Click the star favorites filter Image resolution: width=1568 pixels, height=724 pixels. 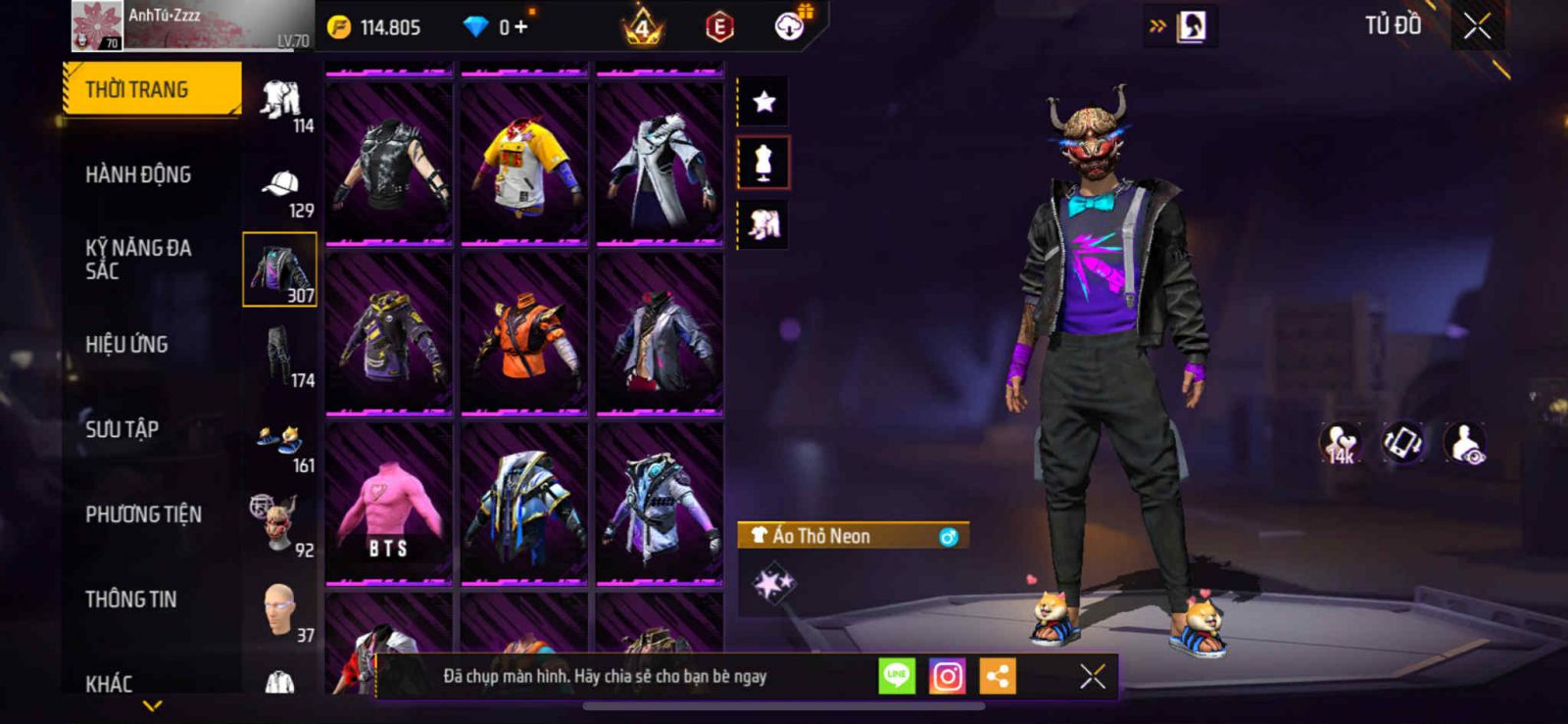tap(763, 101)
